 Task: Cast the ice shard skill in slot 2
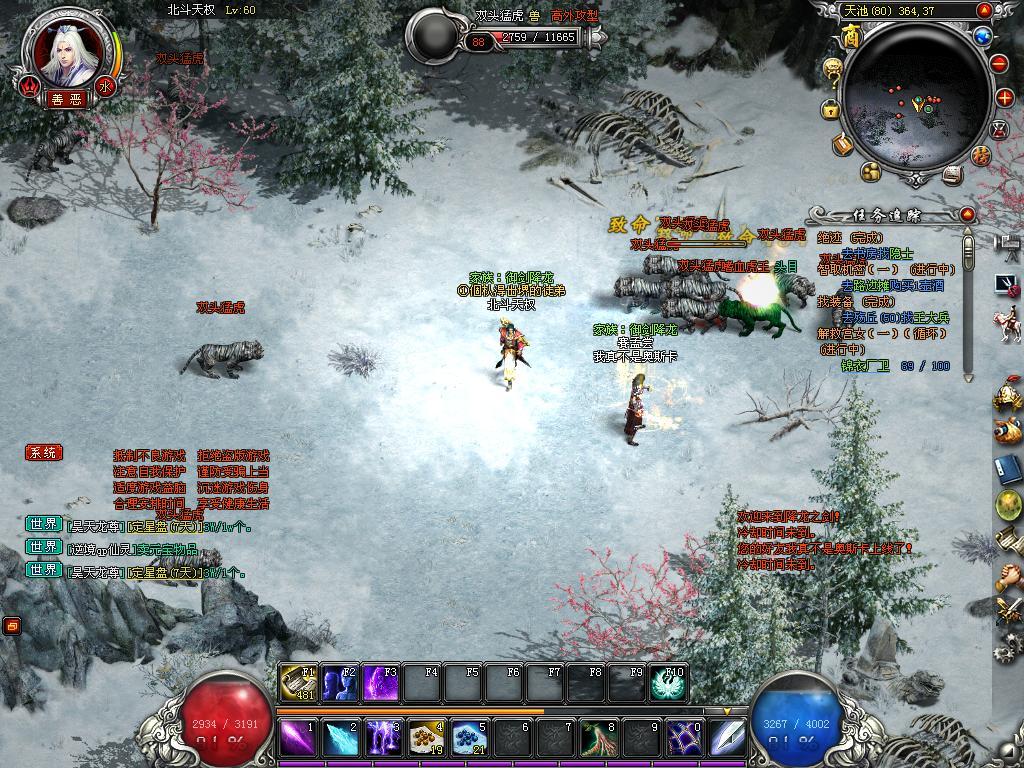pyautogui.click(x=339, y=739)
